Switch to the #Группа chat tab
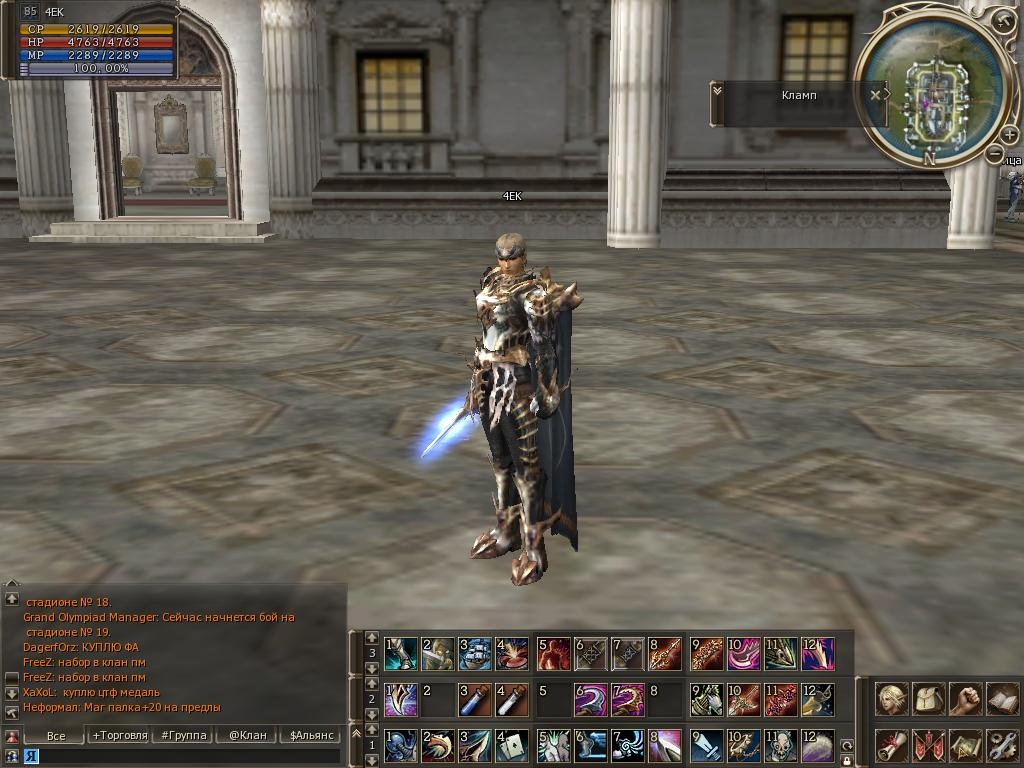The image size is (1024, 768). (x=184, y=735)
